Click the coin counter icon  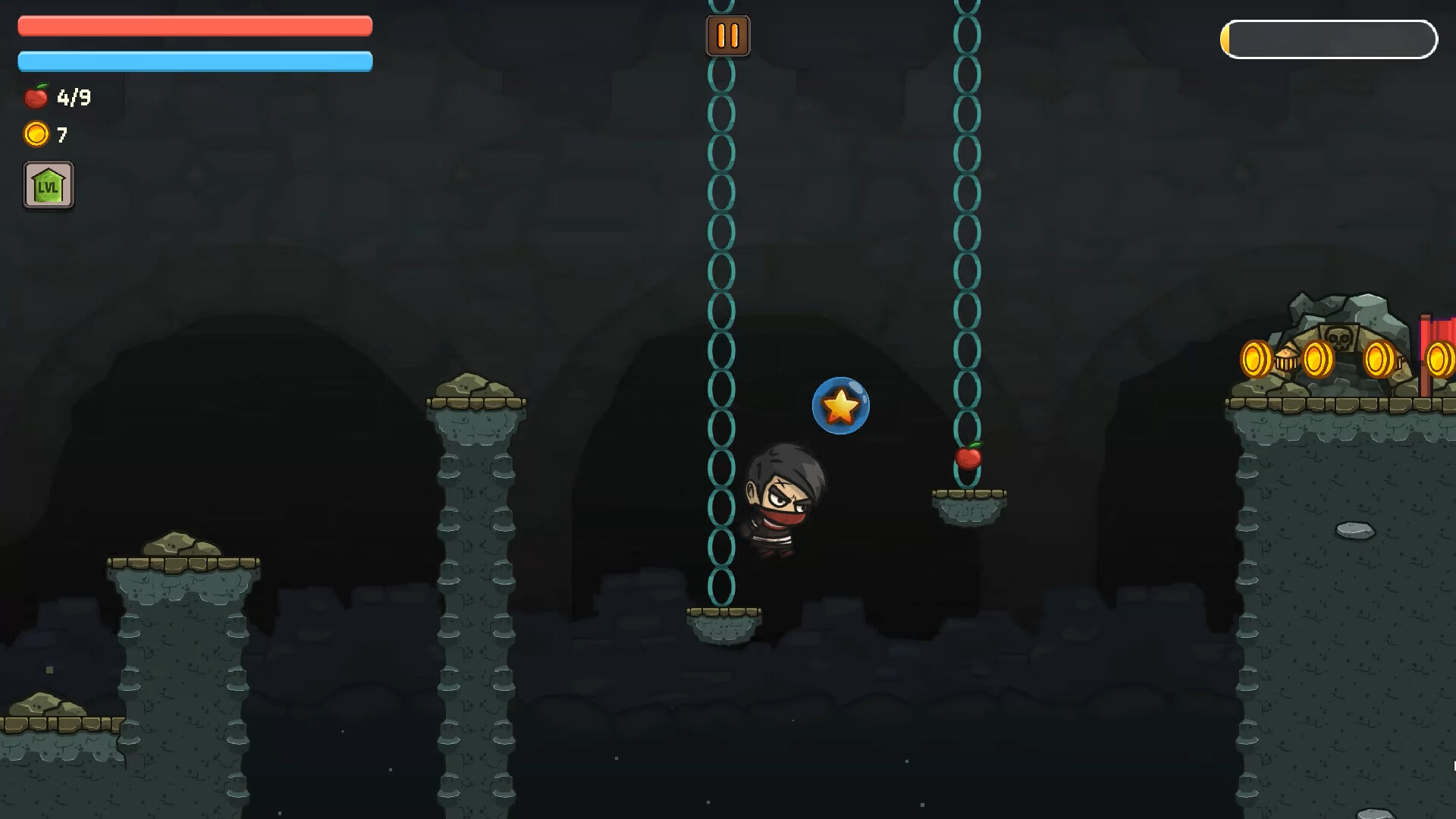(35, 135)
